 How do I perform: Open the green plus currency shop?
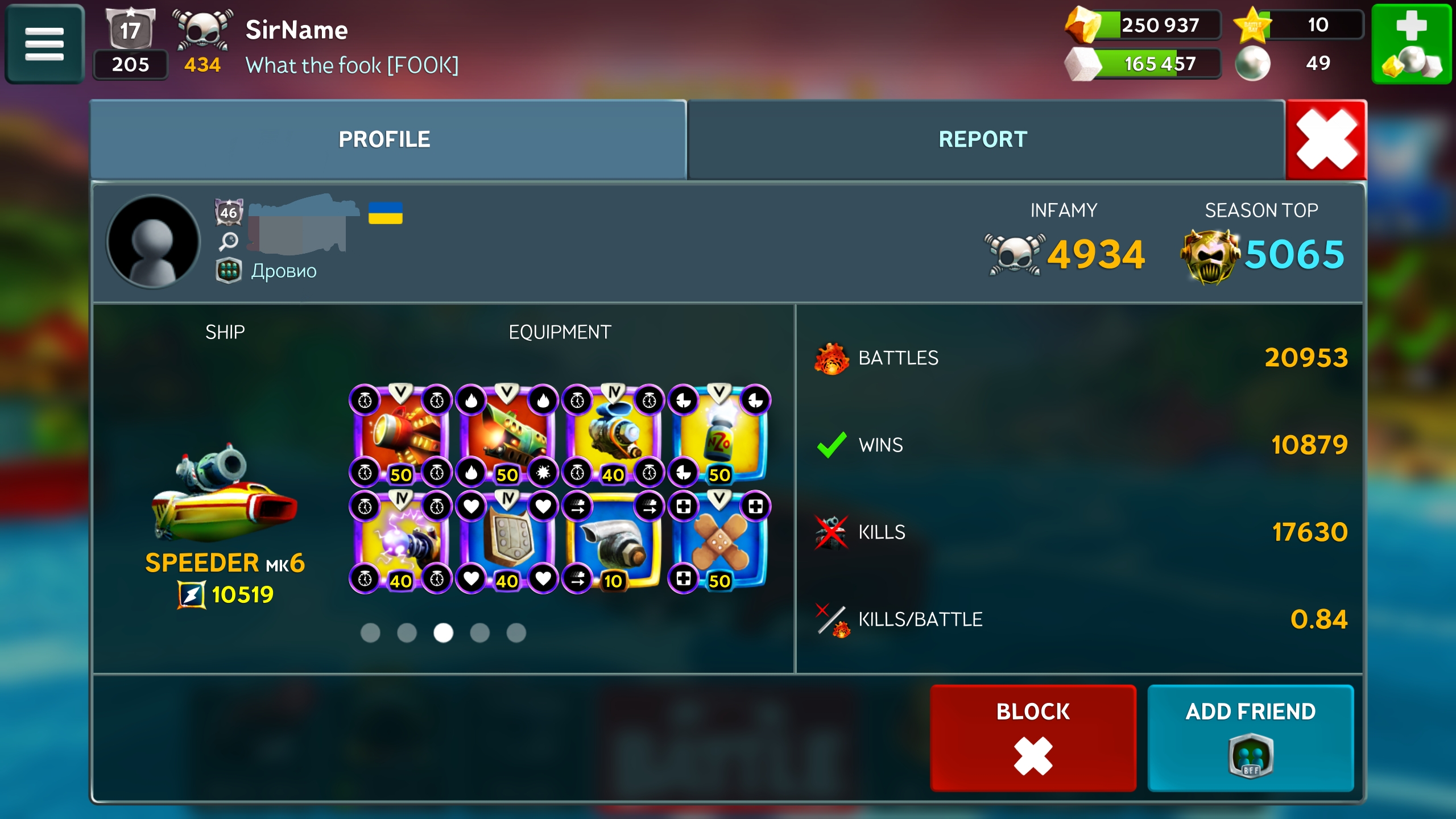tap(1411, 44)
